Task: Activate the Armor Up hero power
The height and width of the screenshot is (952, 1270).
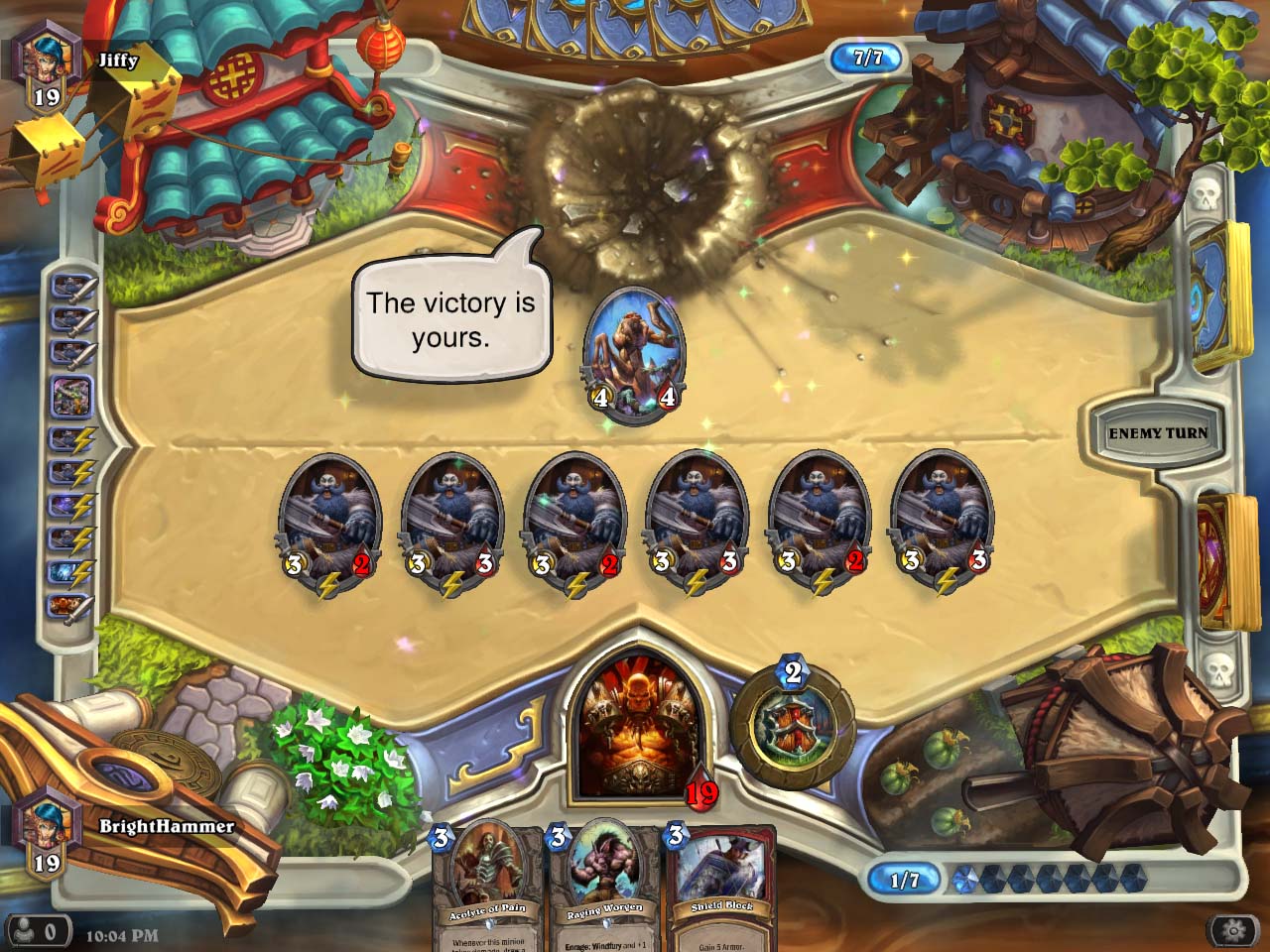Action: click(x=791, y=725)
